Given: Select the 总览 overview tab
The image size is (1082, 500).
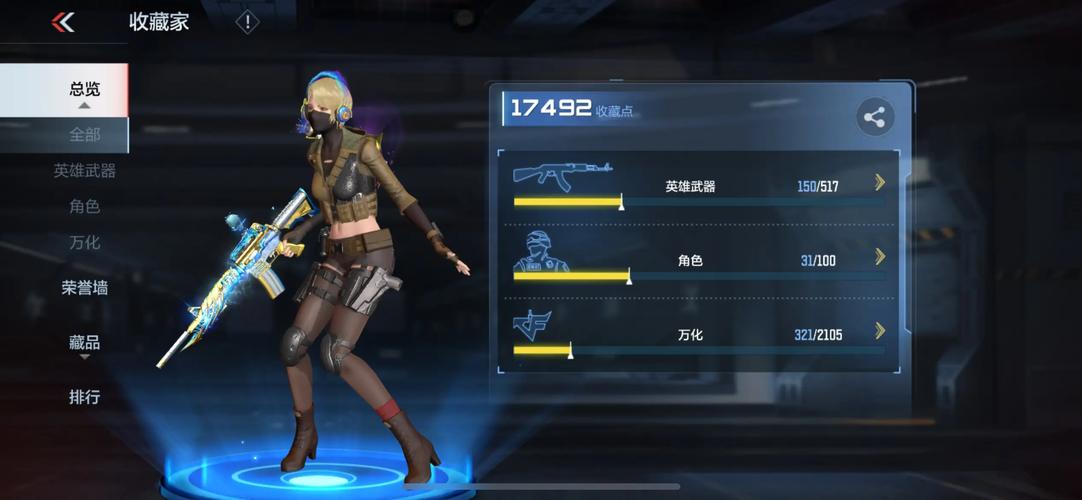Looking at the screenshot, I should click(x=84, y=89).
